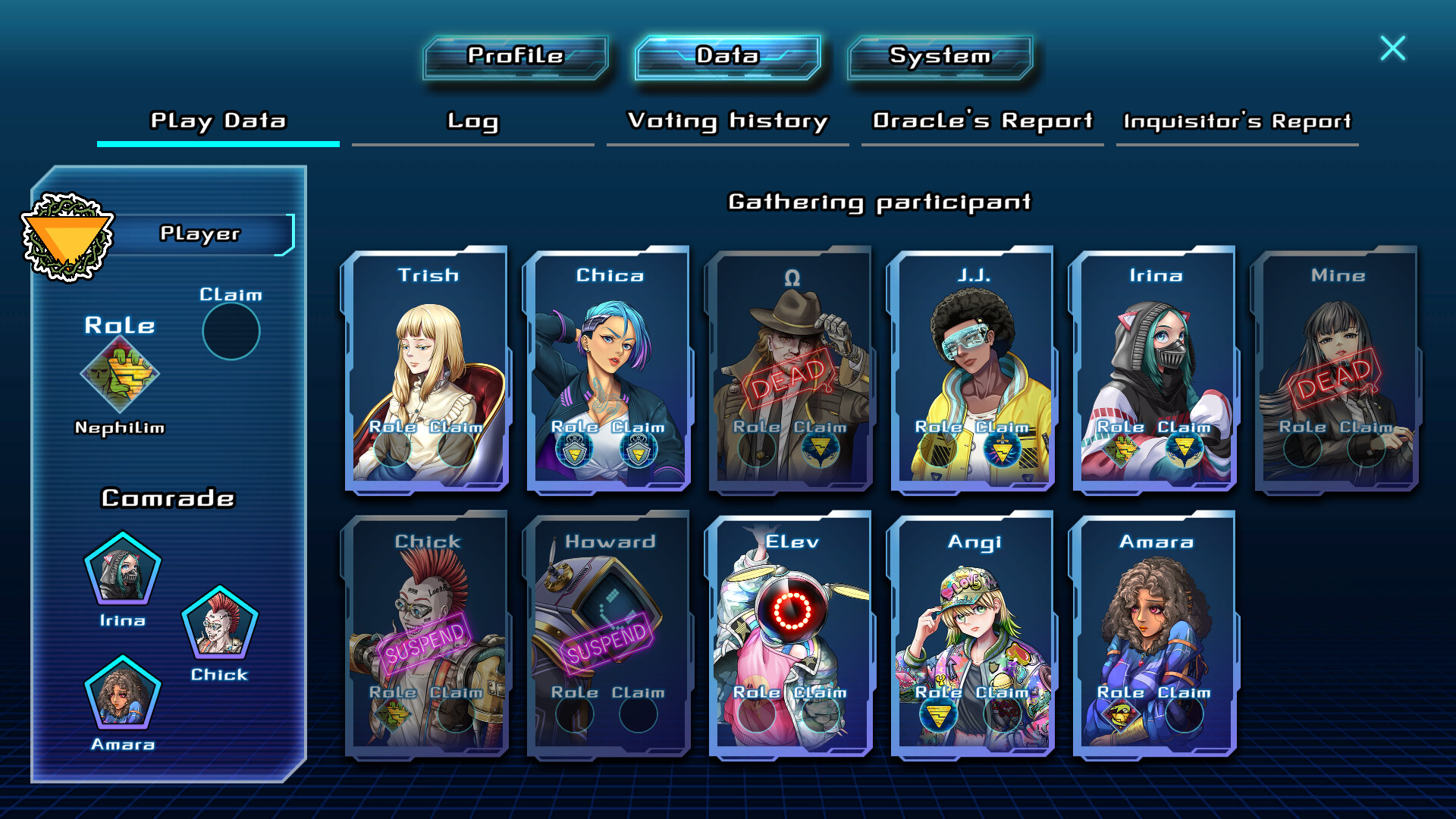
Task: Close the data menu with X
Action: 1392,49
